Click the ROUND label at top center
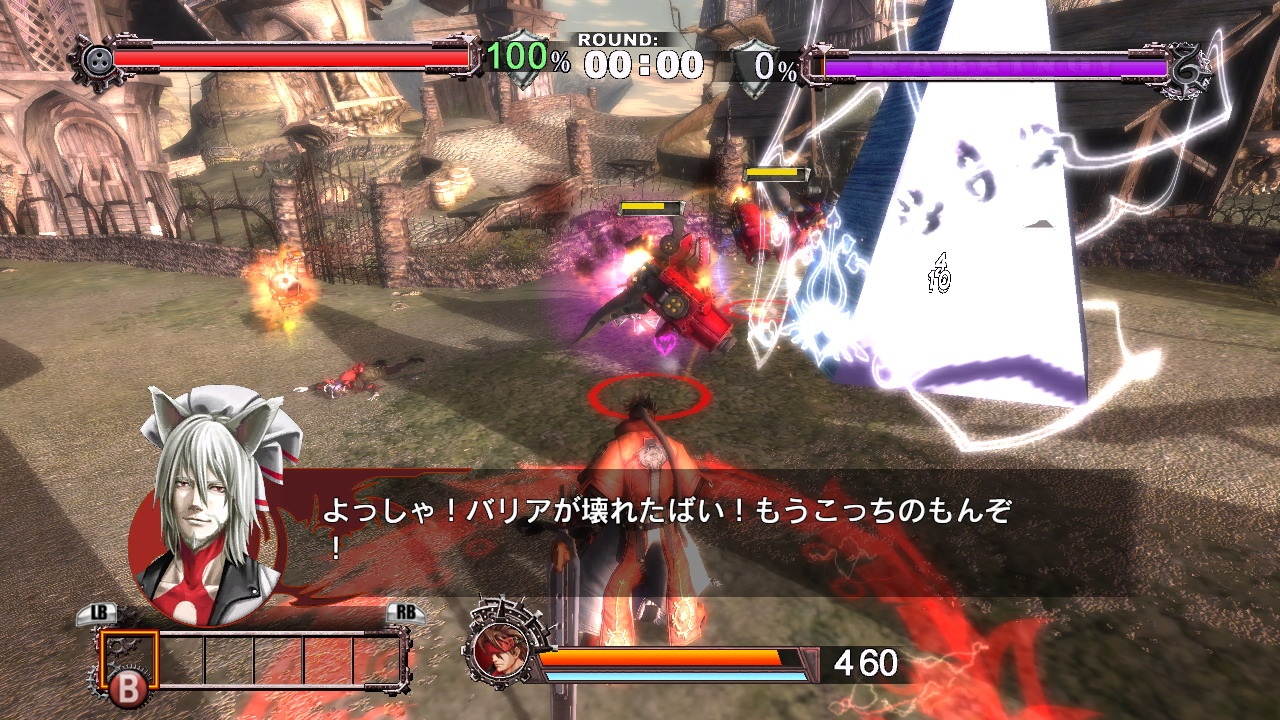 pos(618,38)
